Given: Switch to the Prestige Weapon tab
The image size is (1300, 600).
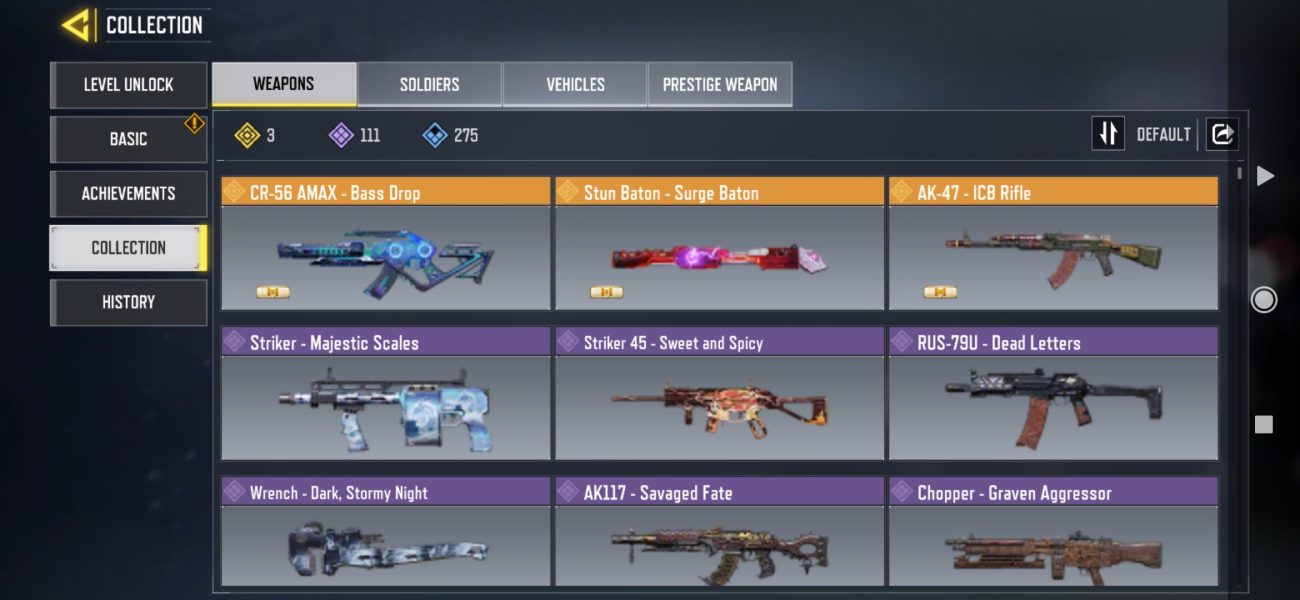Looking at the screenshot, I should (719, 84).
